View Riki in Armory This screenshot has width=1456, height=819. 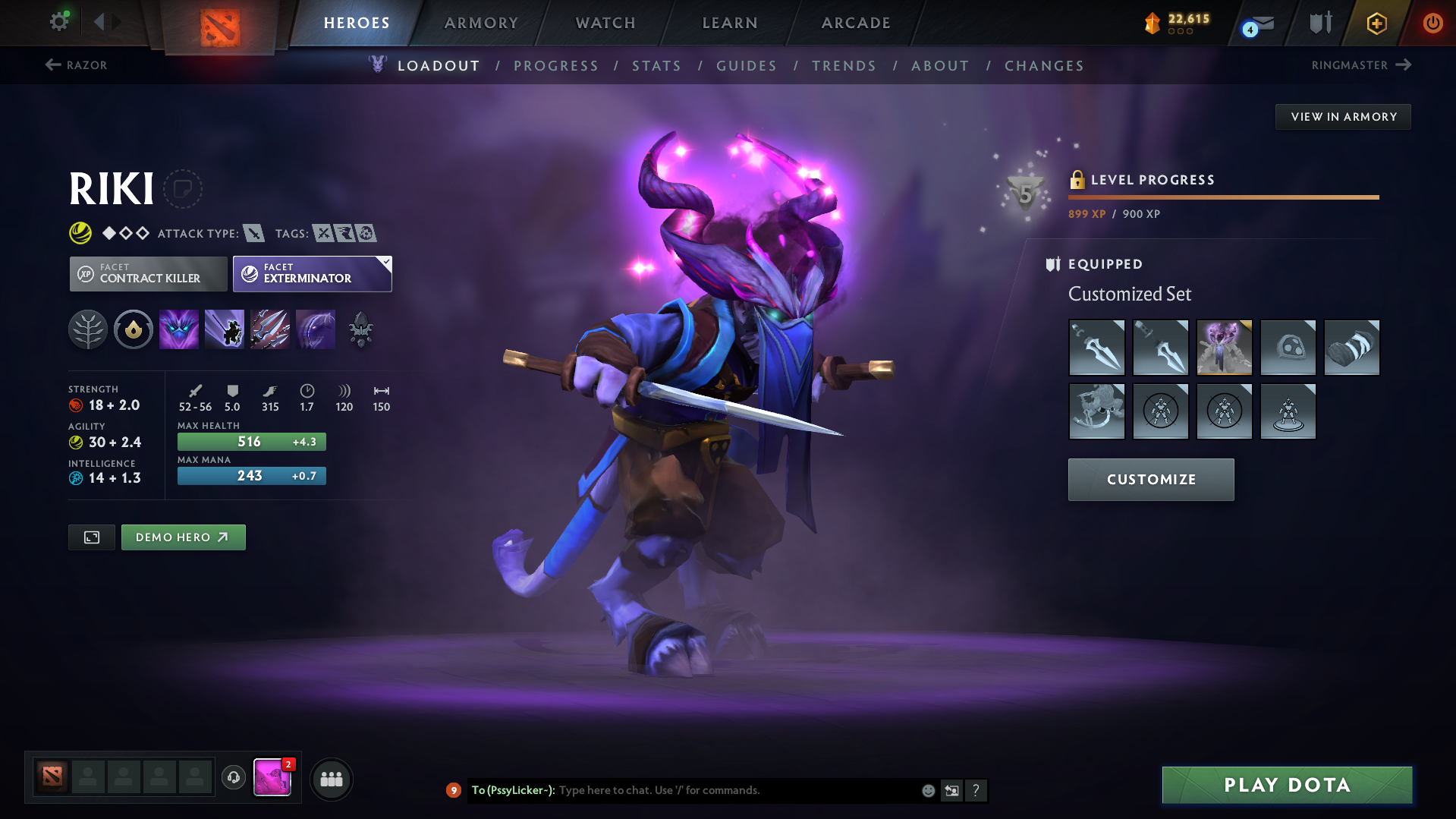(x=1343, y=117)
